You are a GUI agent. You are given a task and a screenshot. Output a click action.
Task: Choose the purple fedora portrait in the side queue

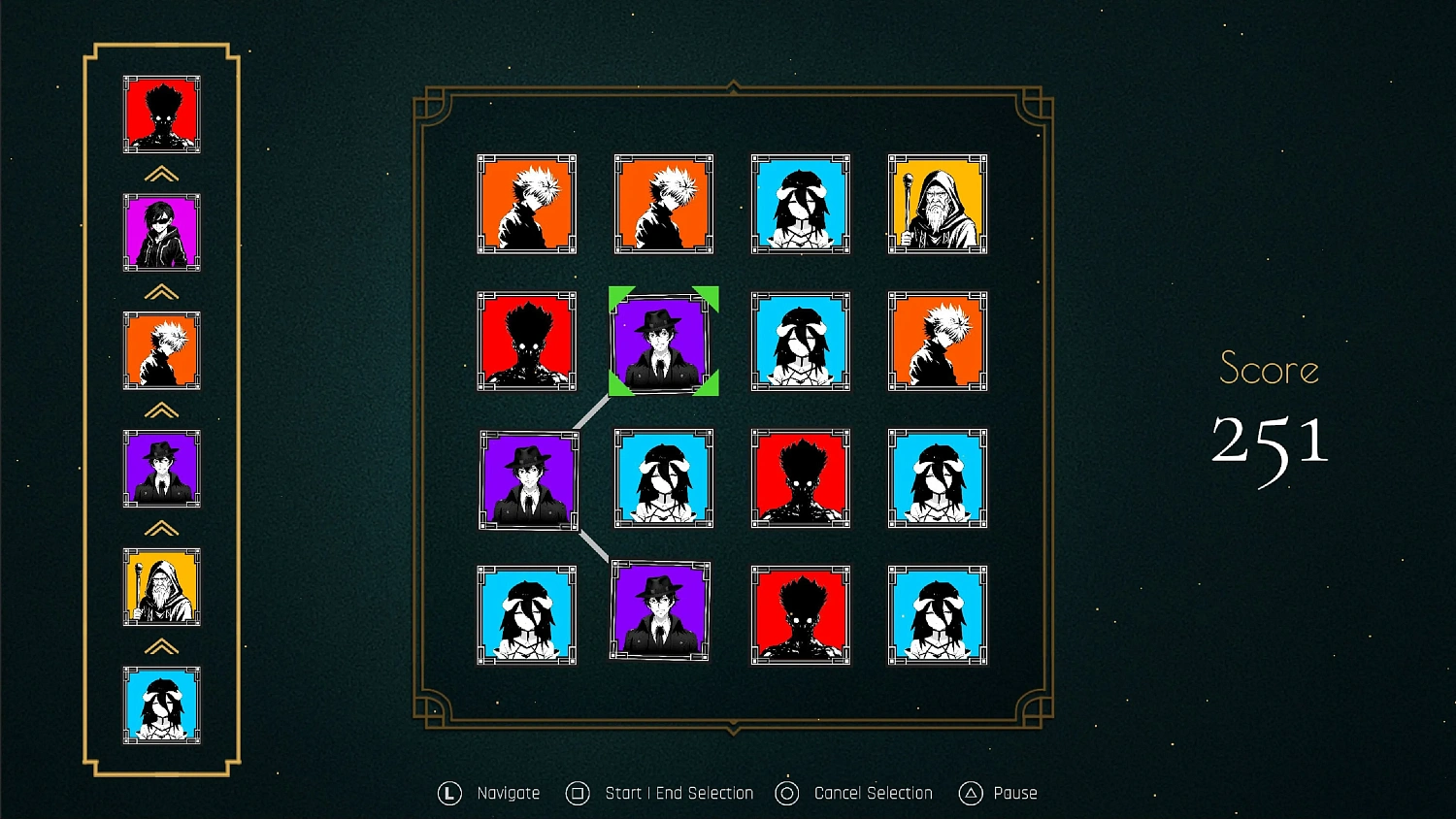[162, 469]
